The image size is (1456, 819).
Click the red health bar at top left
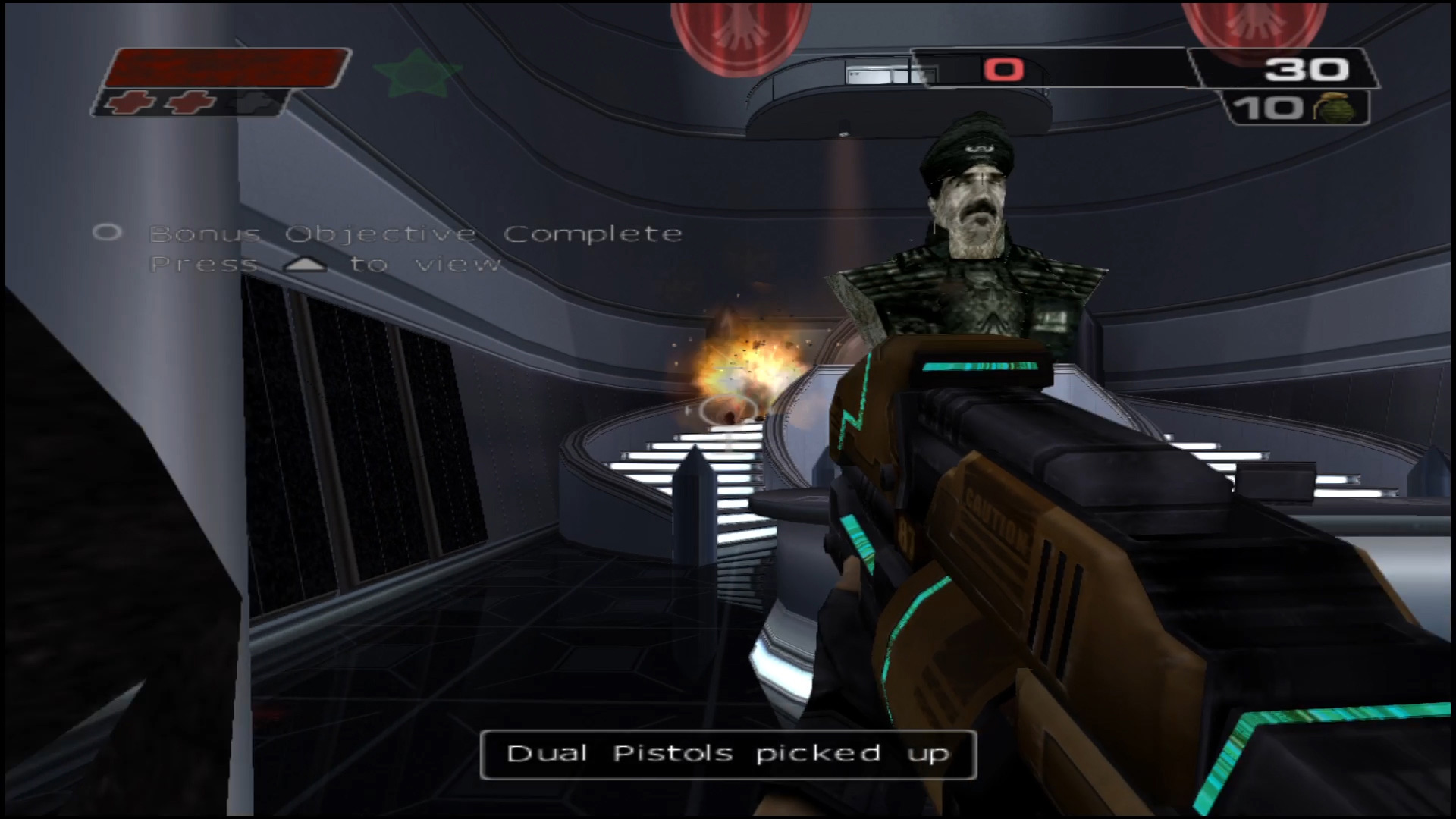[227, 70]
